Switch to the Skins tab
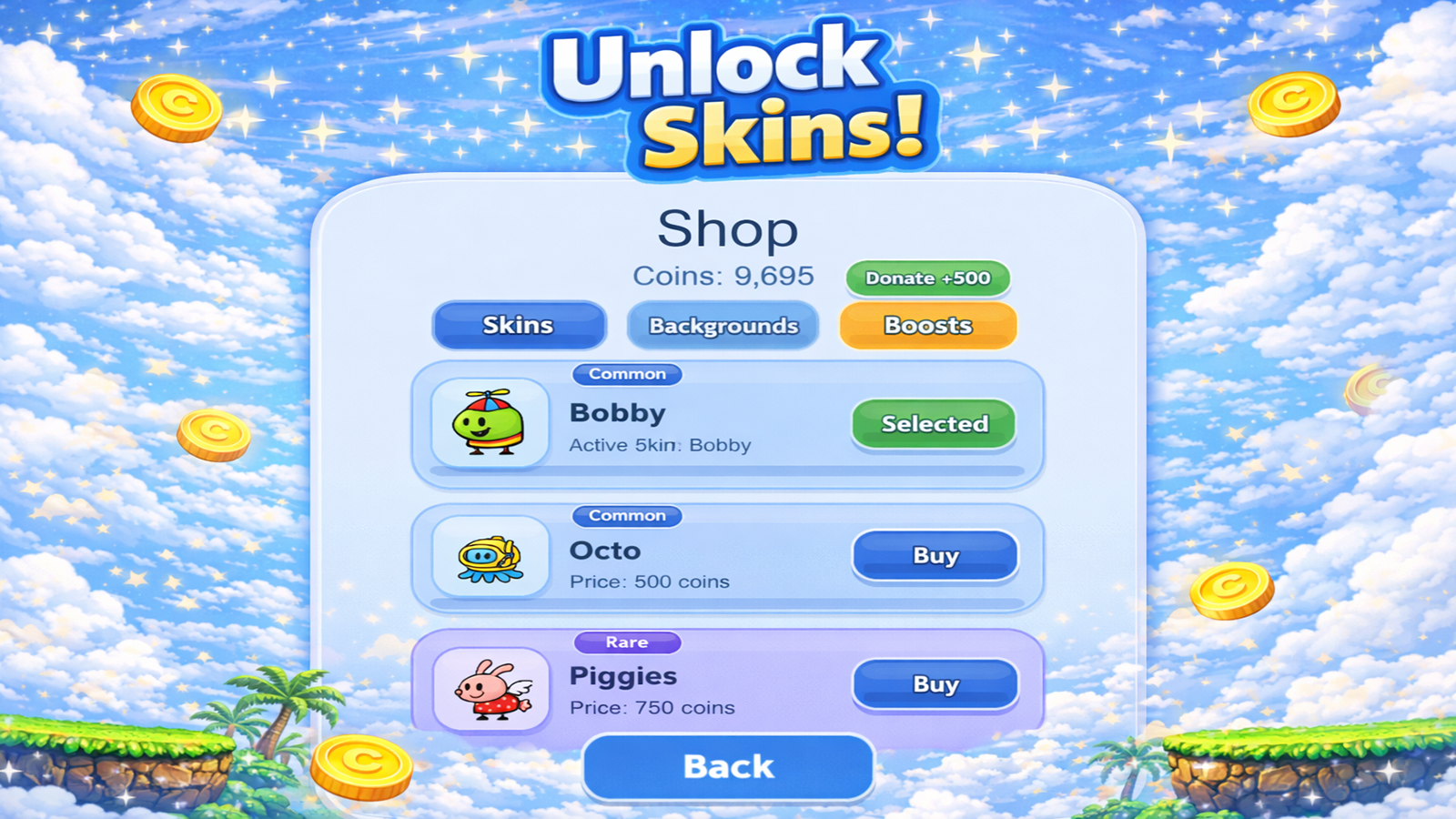The width and height of the screenshot is (1456, 819). coord(519,325)
